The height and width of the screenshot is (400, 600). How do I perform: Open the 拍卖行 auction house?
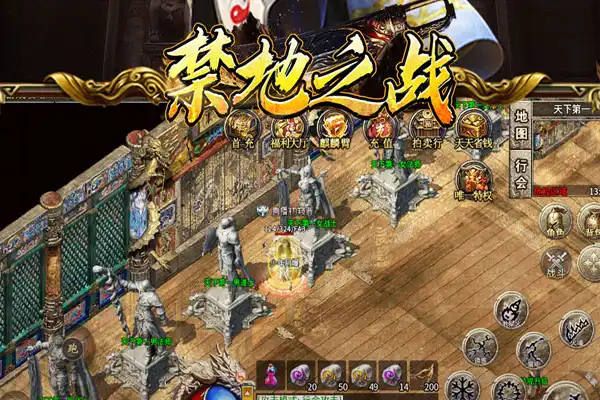(x=425, y=126)
